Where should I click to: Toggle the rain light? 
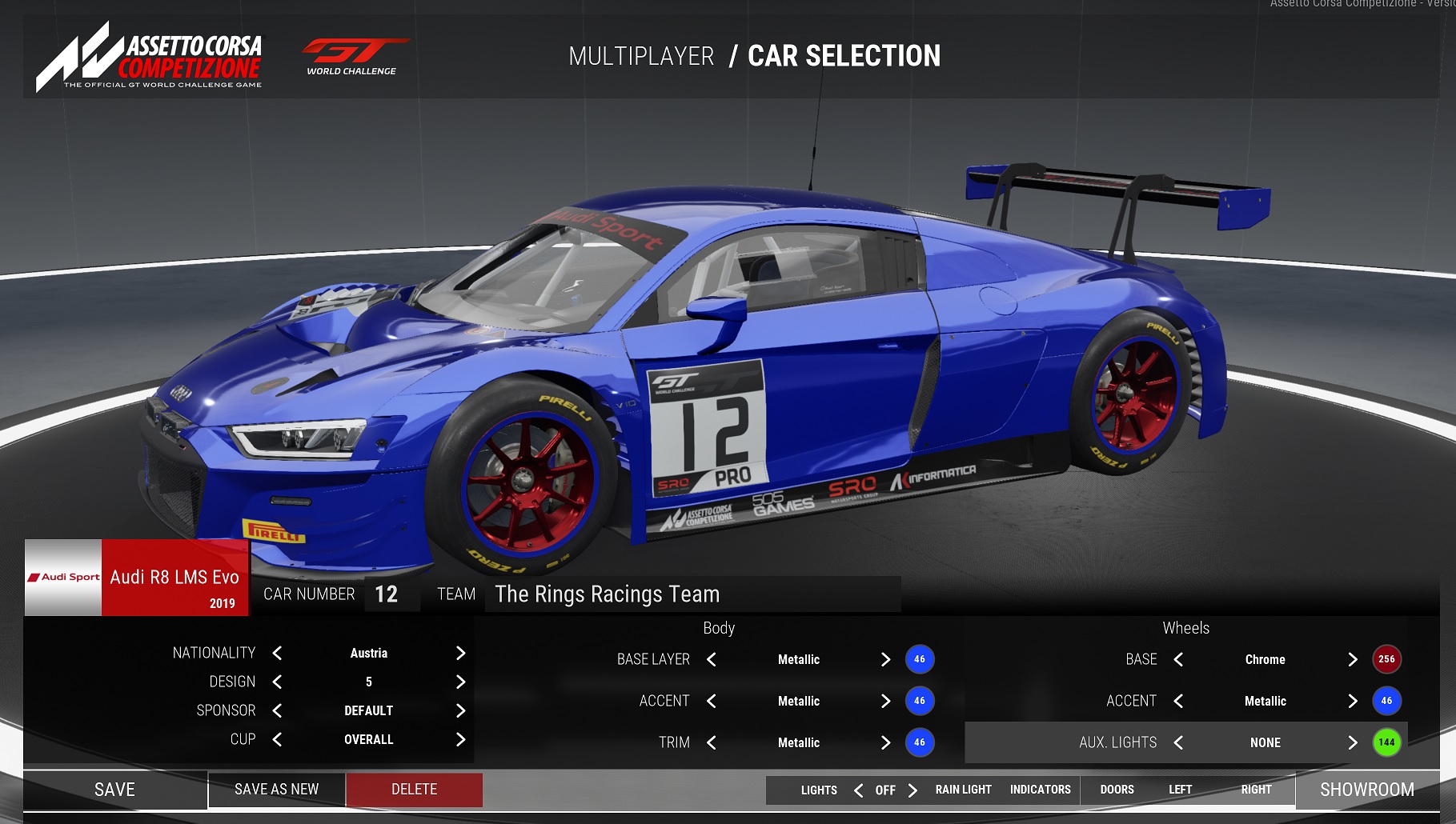tap(963, 790)
